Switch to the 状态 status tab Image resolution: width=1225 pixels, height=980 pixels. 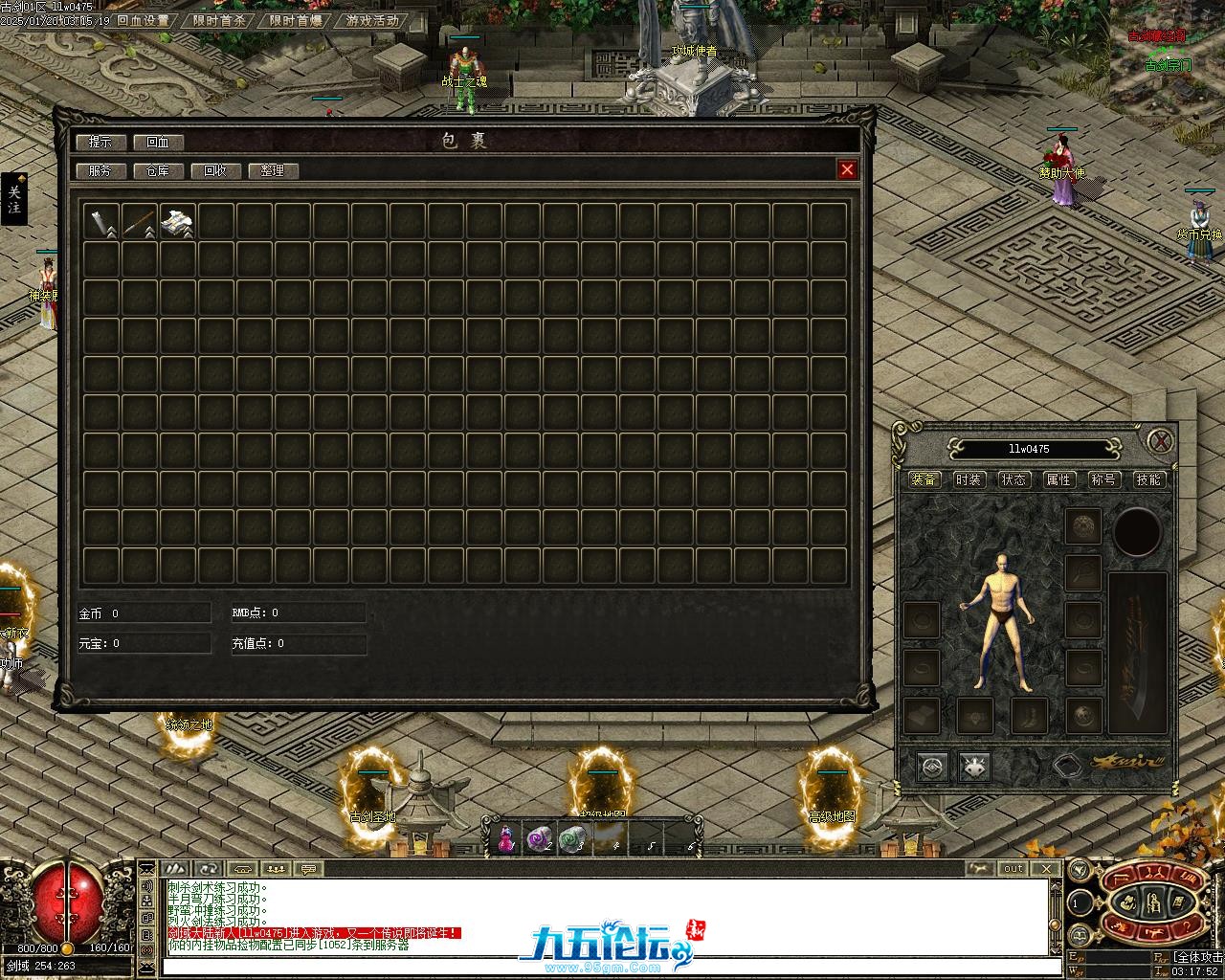(x=1013, y=479)
